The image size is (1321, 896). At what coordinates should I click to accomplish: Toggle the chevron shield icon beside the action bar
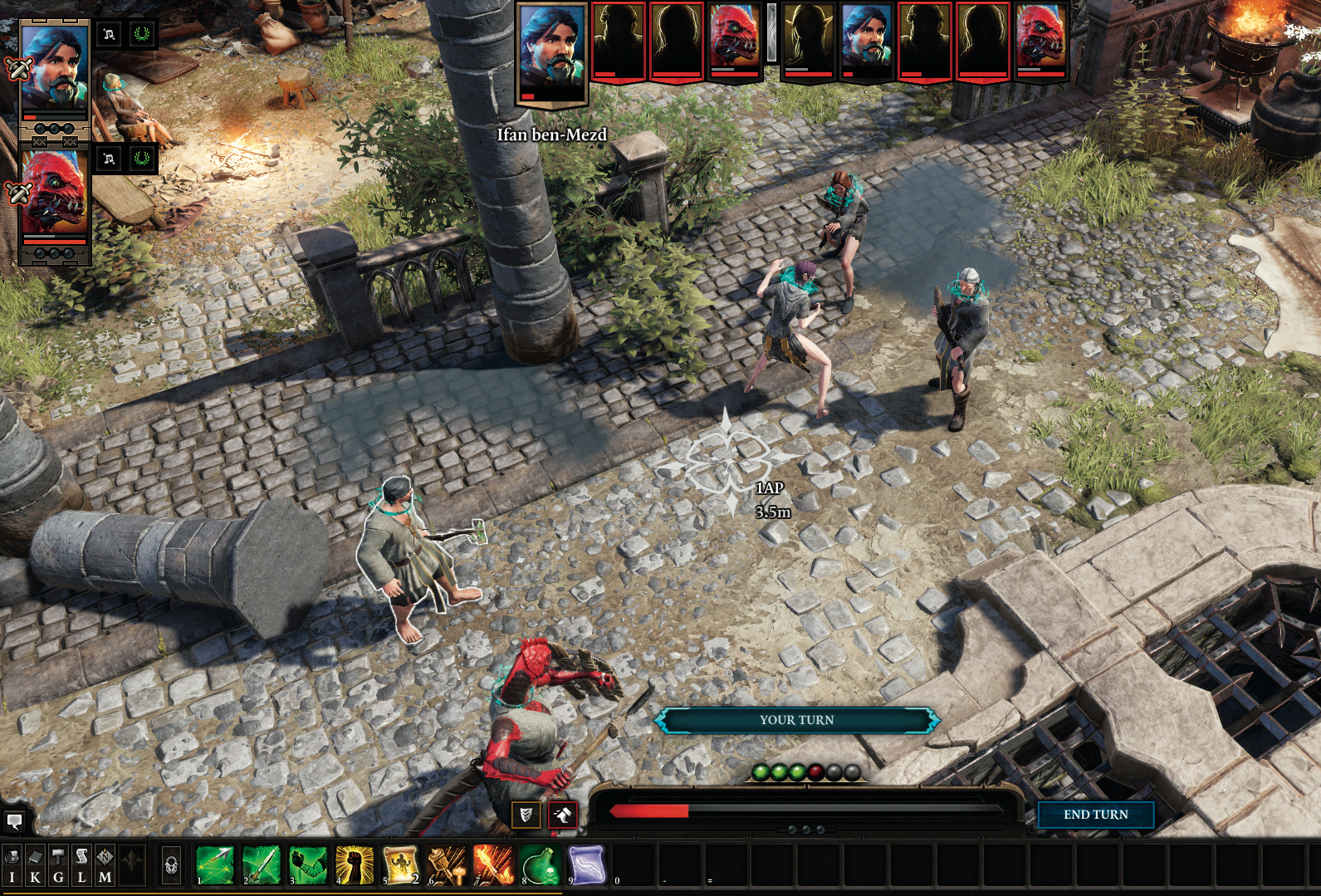pos(526,815)
